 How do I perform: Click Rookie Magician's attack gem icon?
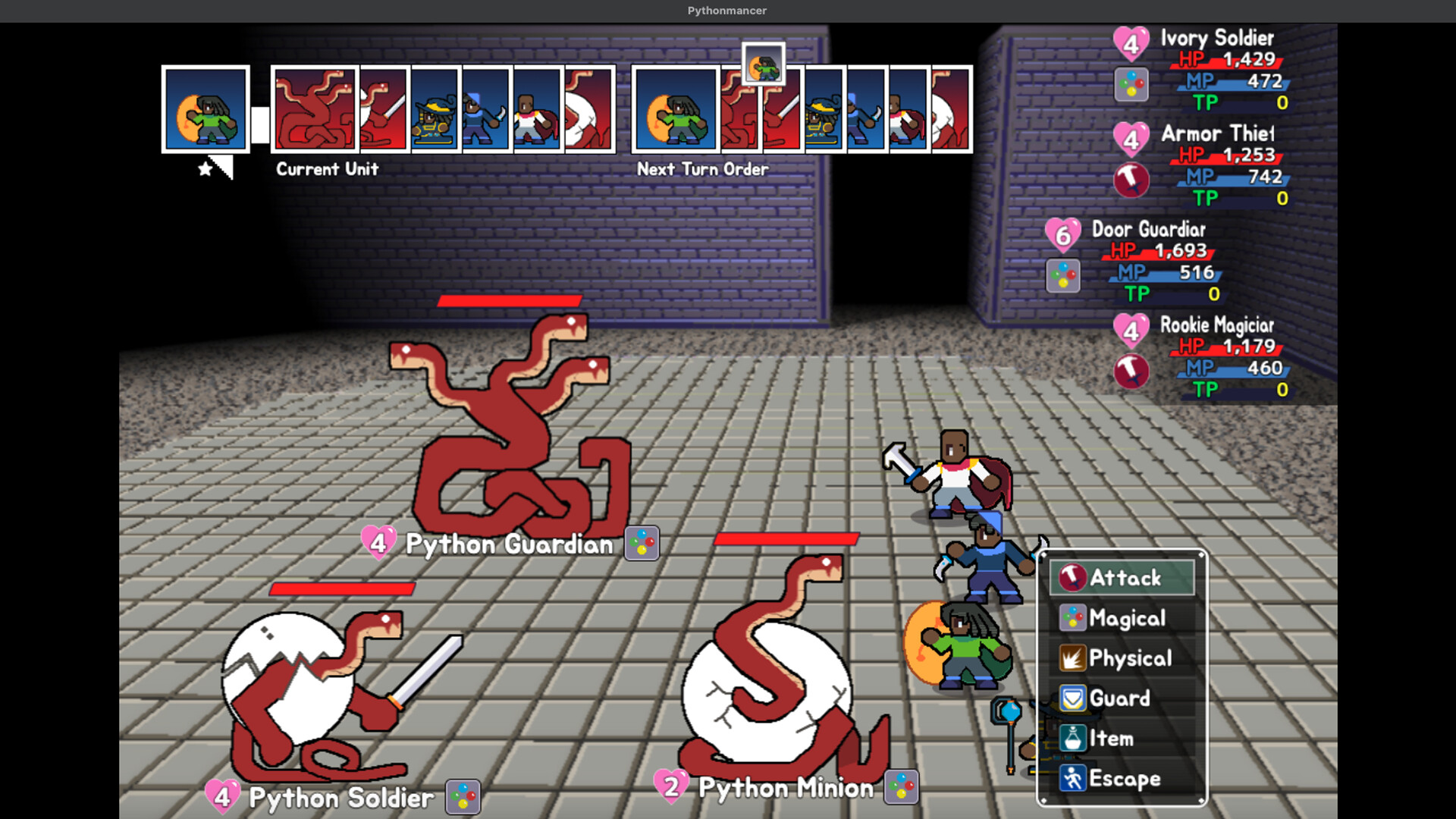[1132, 371]
